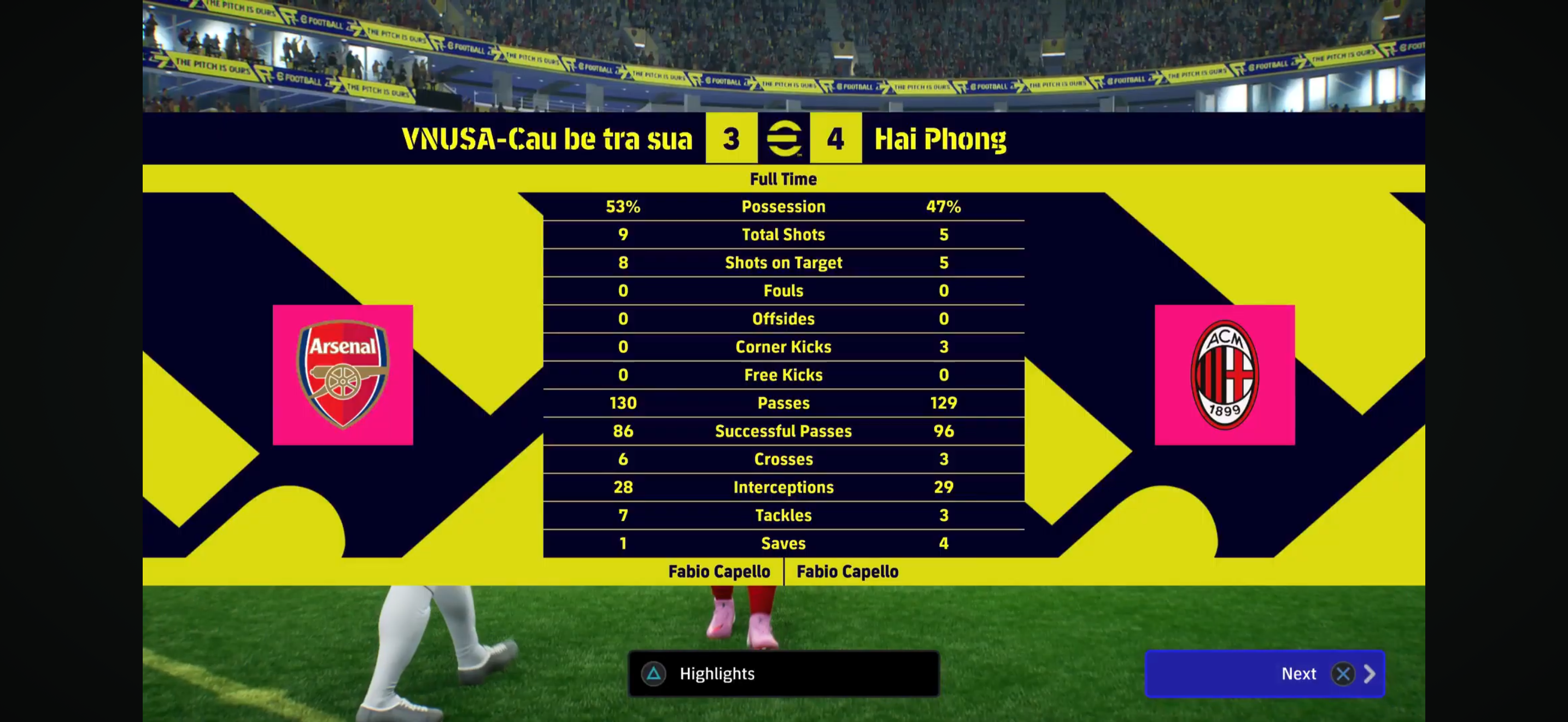
Task: Click the right-facing chevron on the Next button
Action: pos(1370,674)
